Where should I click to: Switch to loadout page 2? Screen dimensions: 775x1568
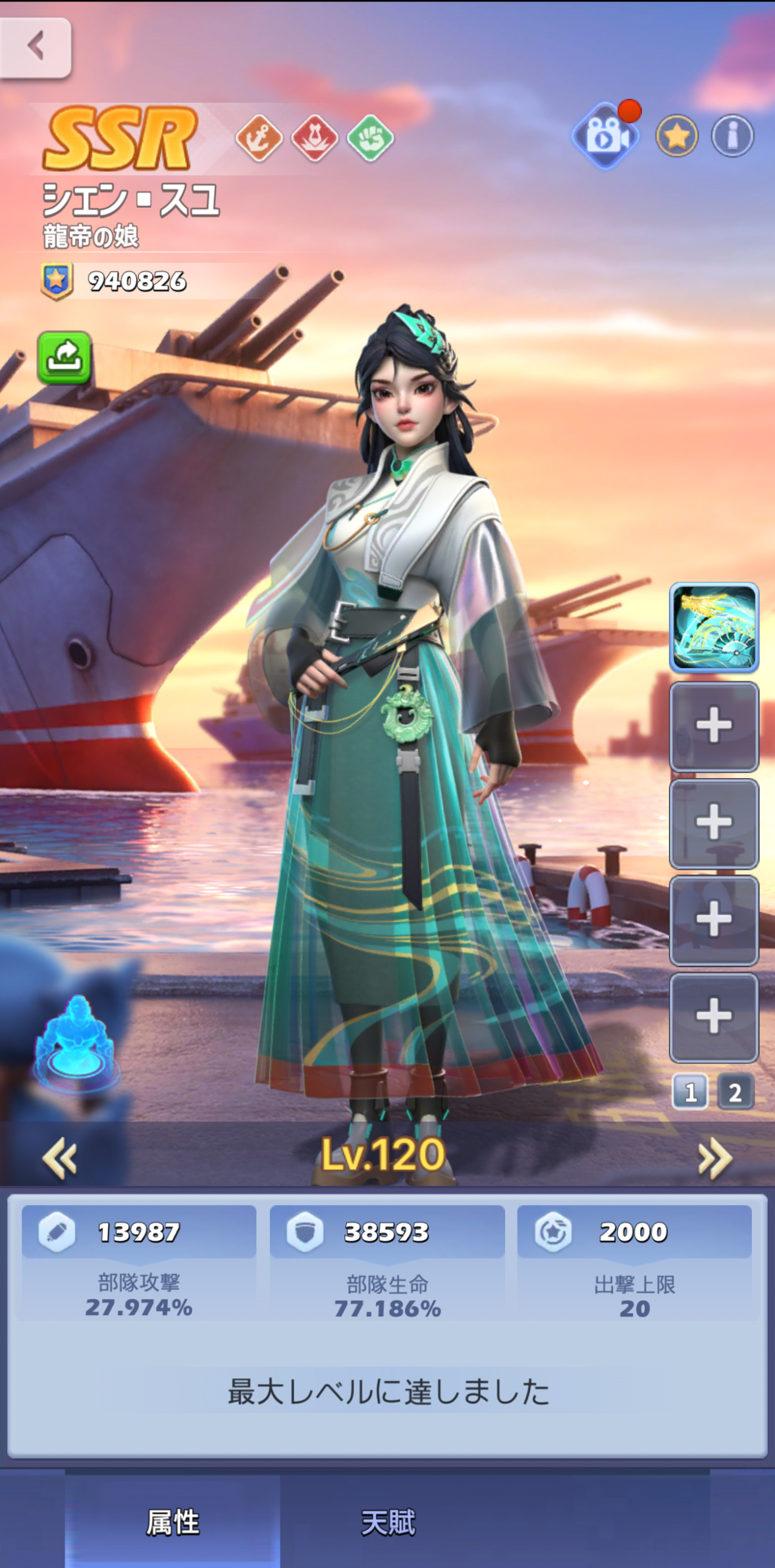click(x=735, y=1092)
